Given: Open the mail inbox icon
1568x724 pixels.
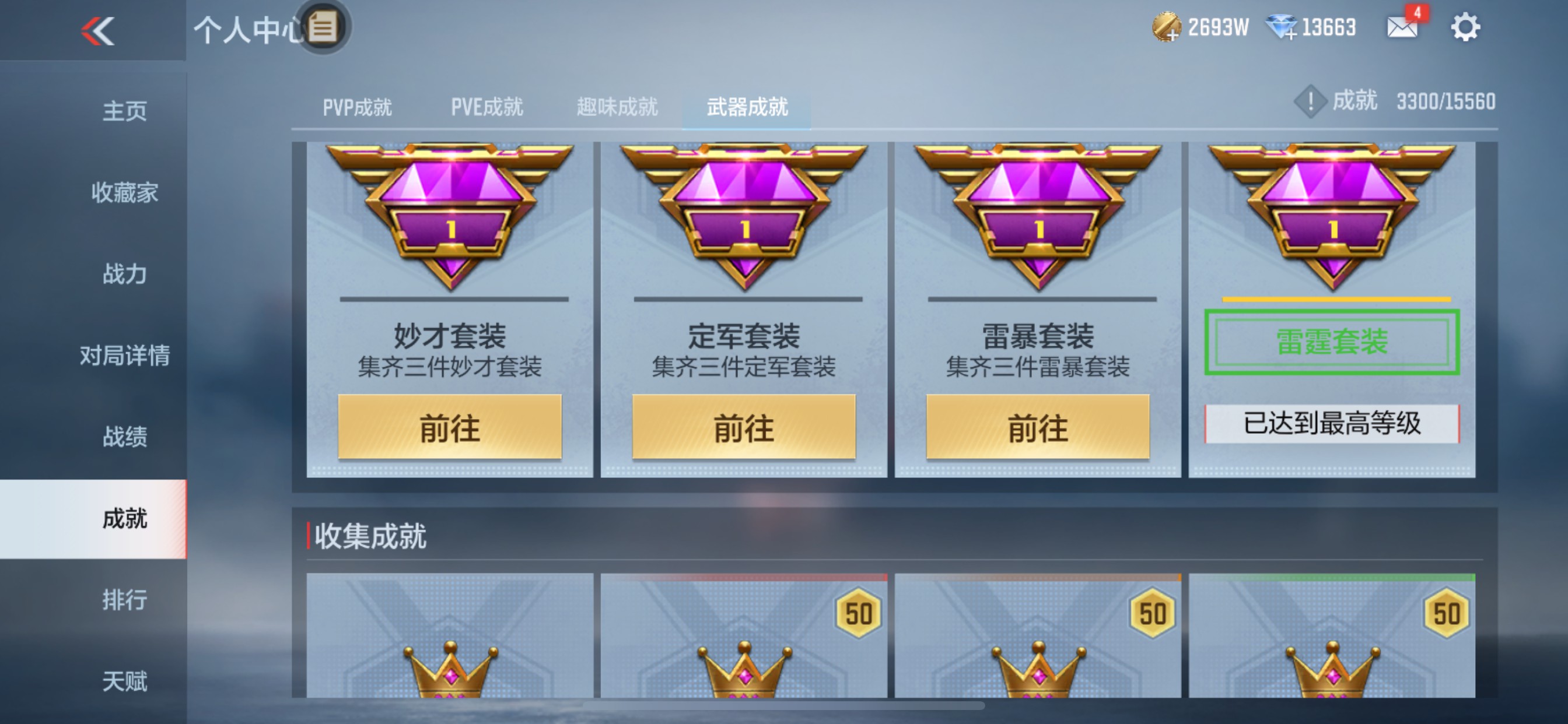Looking at the screenshot, I should (1401, 26).
